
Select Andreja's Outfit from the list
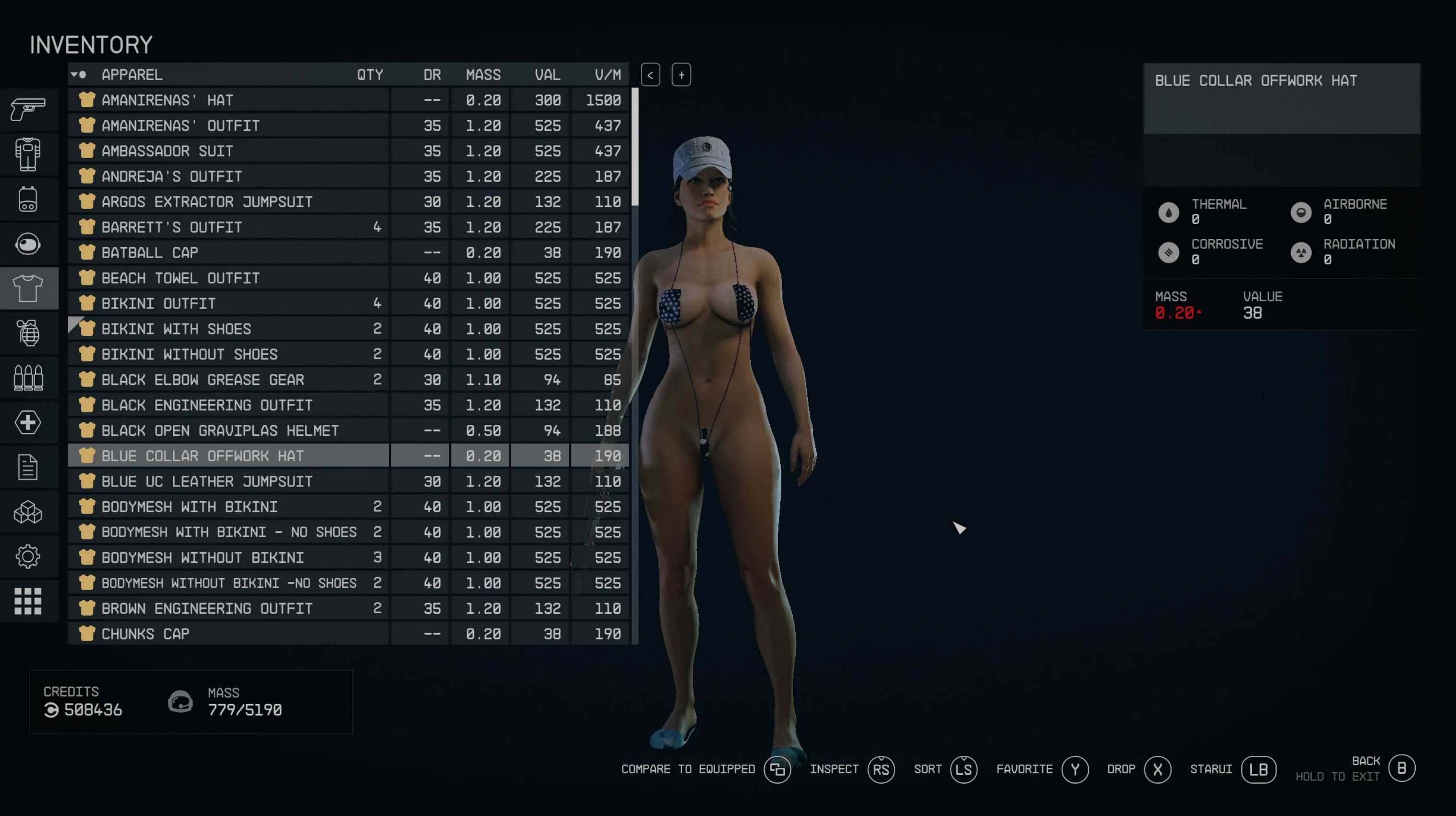[172, 176]
